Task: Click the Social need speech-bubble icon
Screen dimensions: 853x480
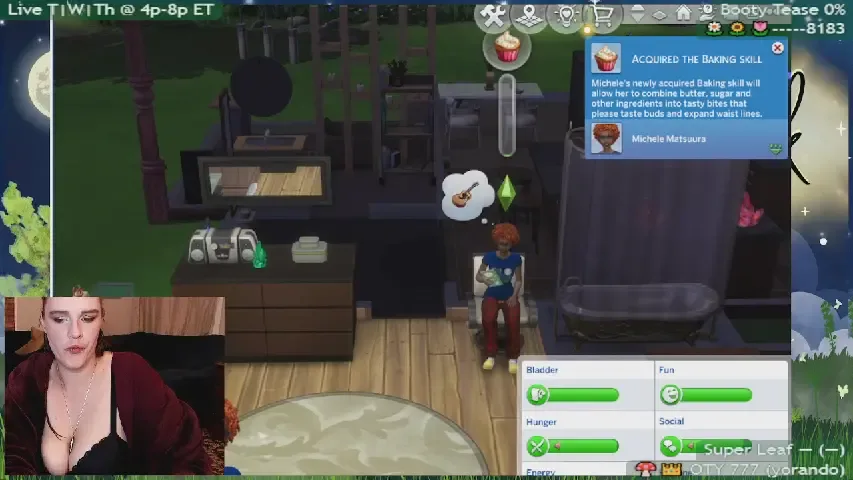Action: [x=670, y=446]
